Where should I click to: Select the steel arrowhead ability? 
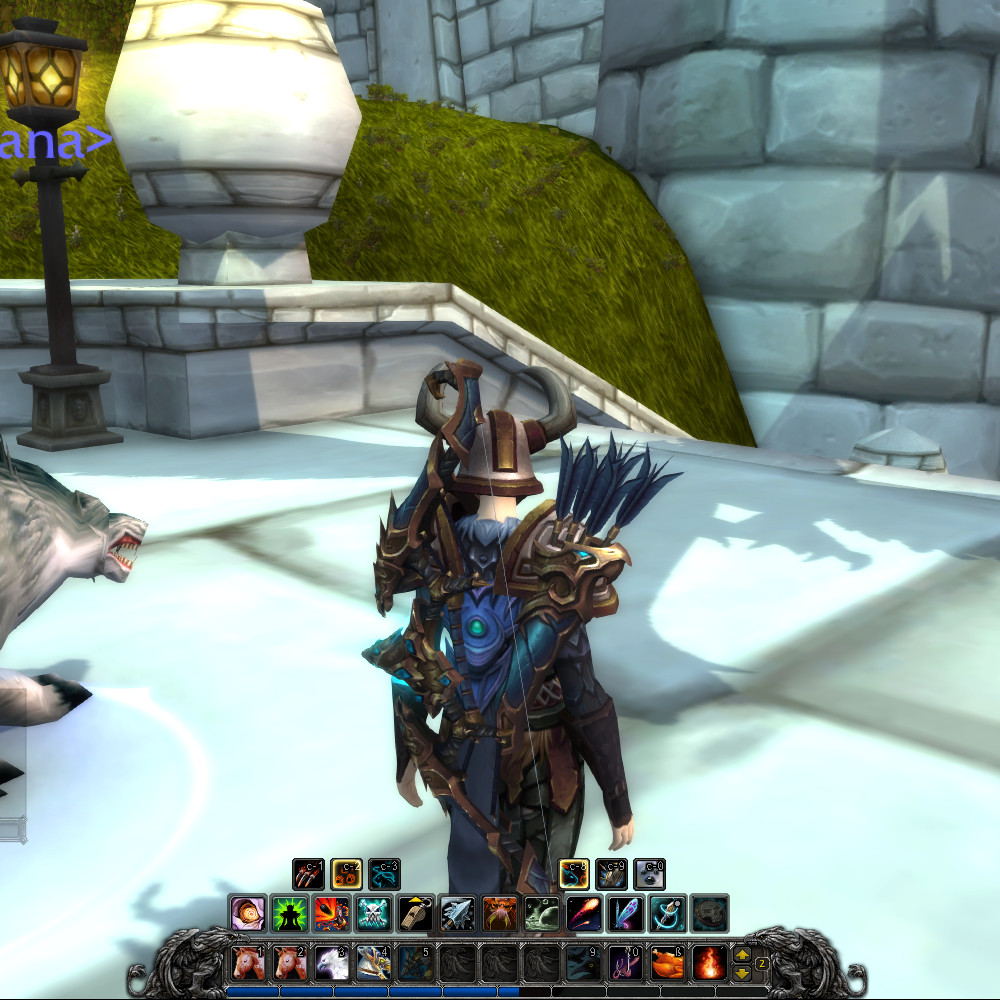(457, 913)
